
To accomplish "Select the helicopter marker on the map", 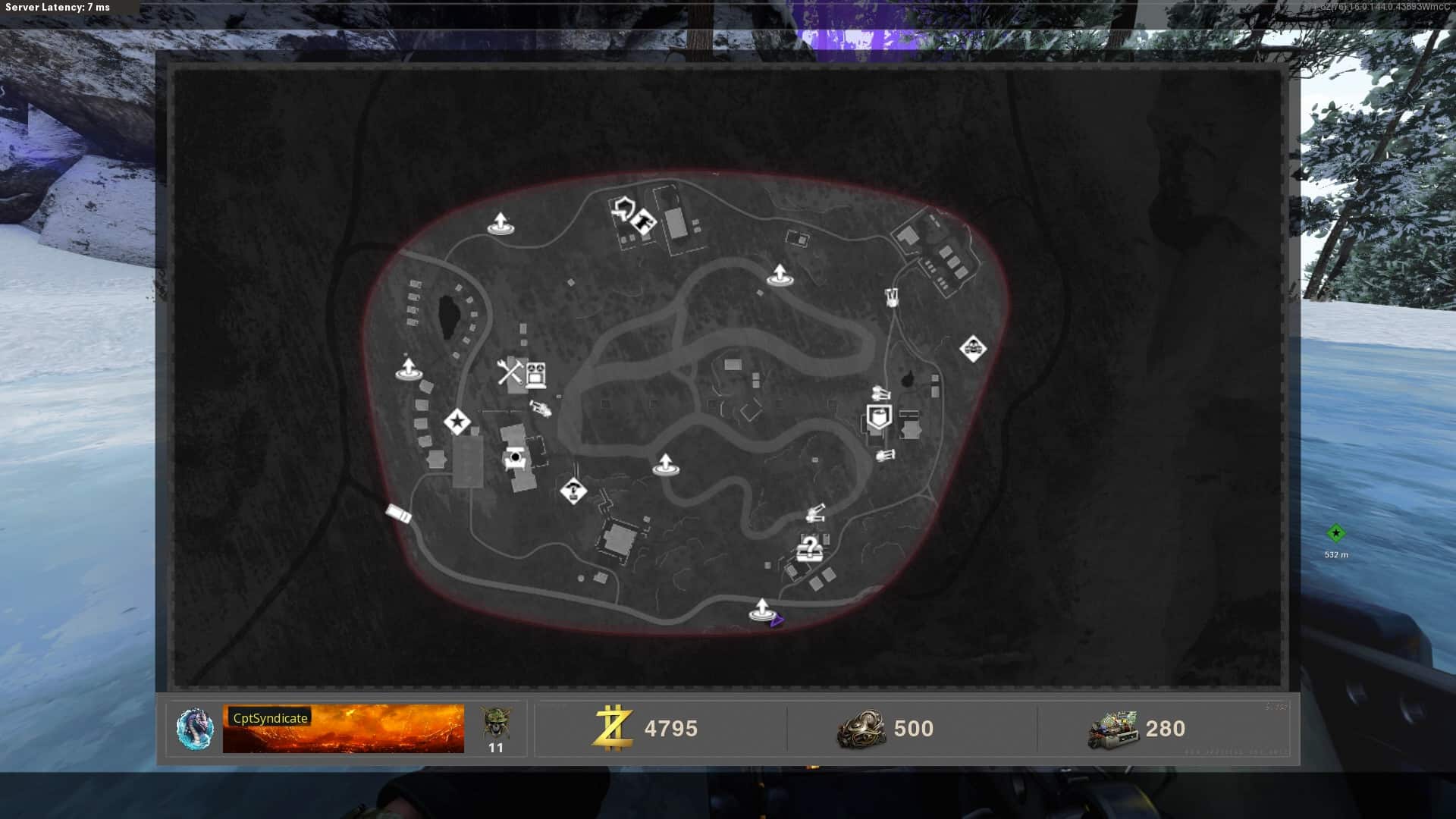I will (540, 409).
